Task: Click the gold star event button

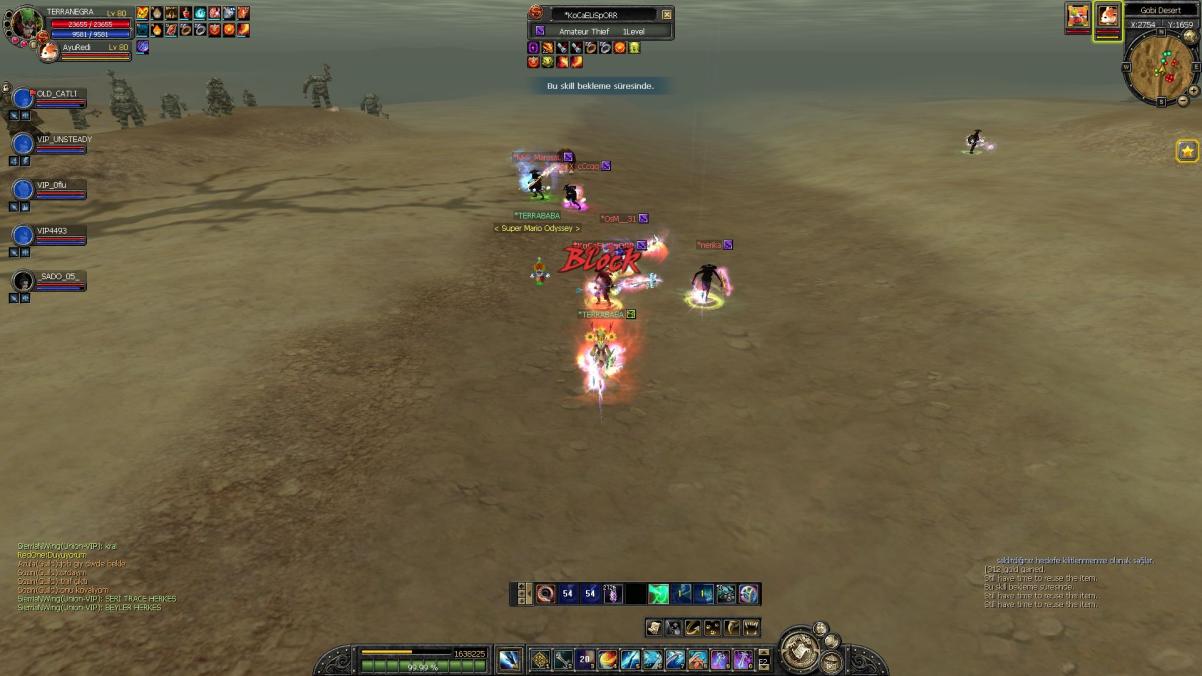Action: click(1187, 151)
